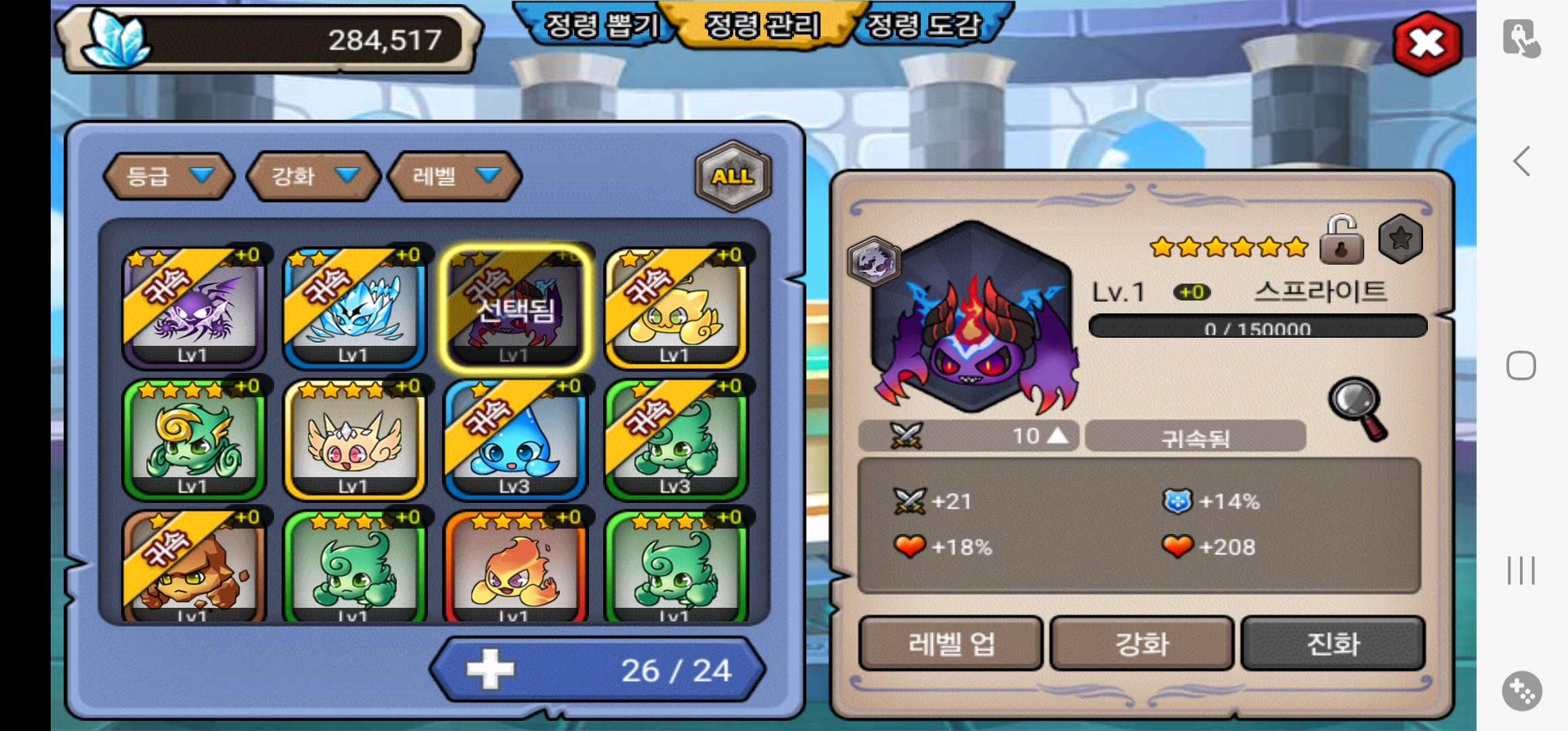Select the brown rock spirit
The image size is (1568, 731).
click(x=194, y=569)
